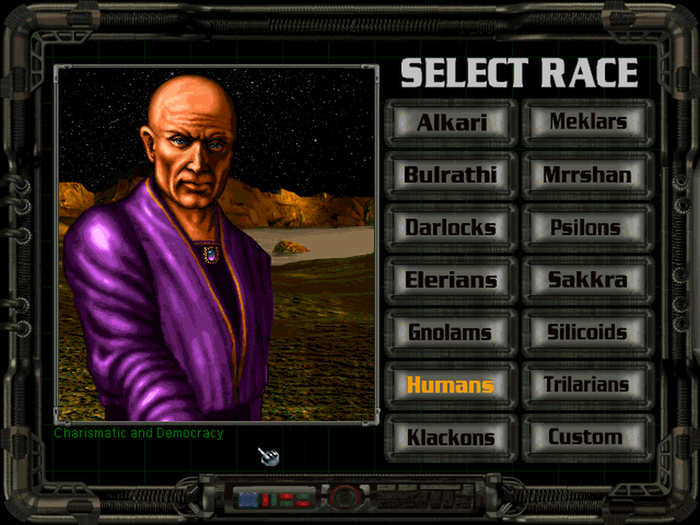Choose the Sakkra race button
The image size is (700, 525).
587,280
